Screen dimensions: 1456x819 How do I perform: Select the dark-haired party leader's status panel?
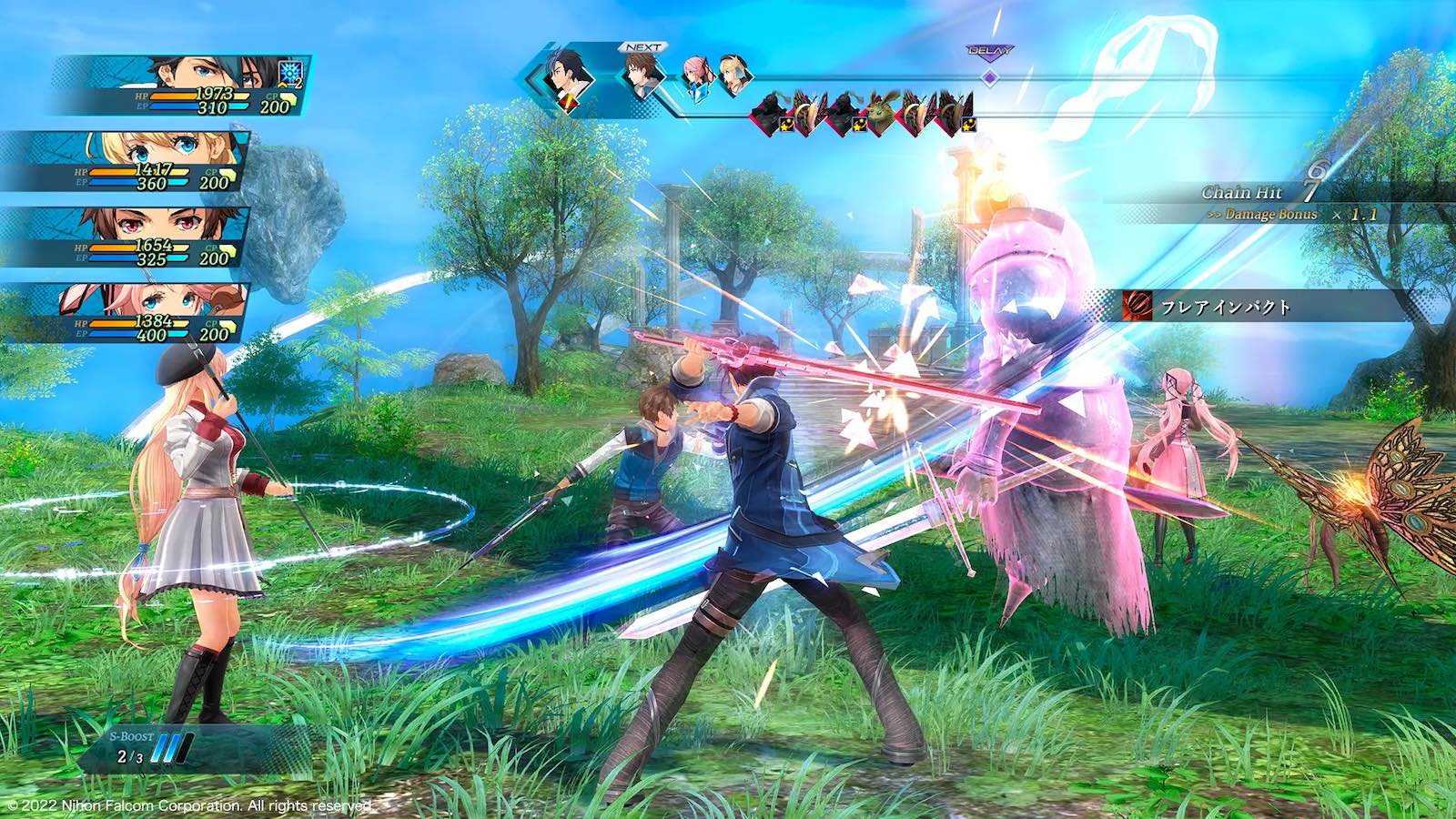click(x=182, y=86)
